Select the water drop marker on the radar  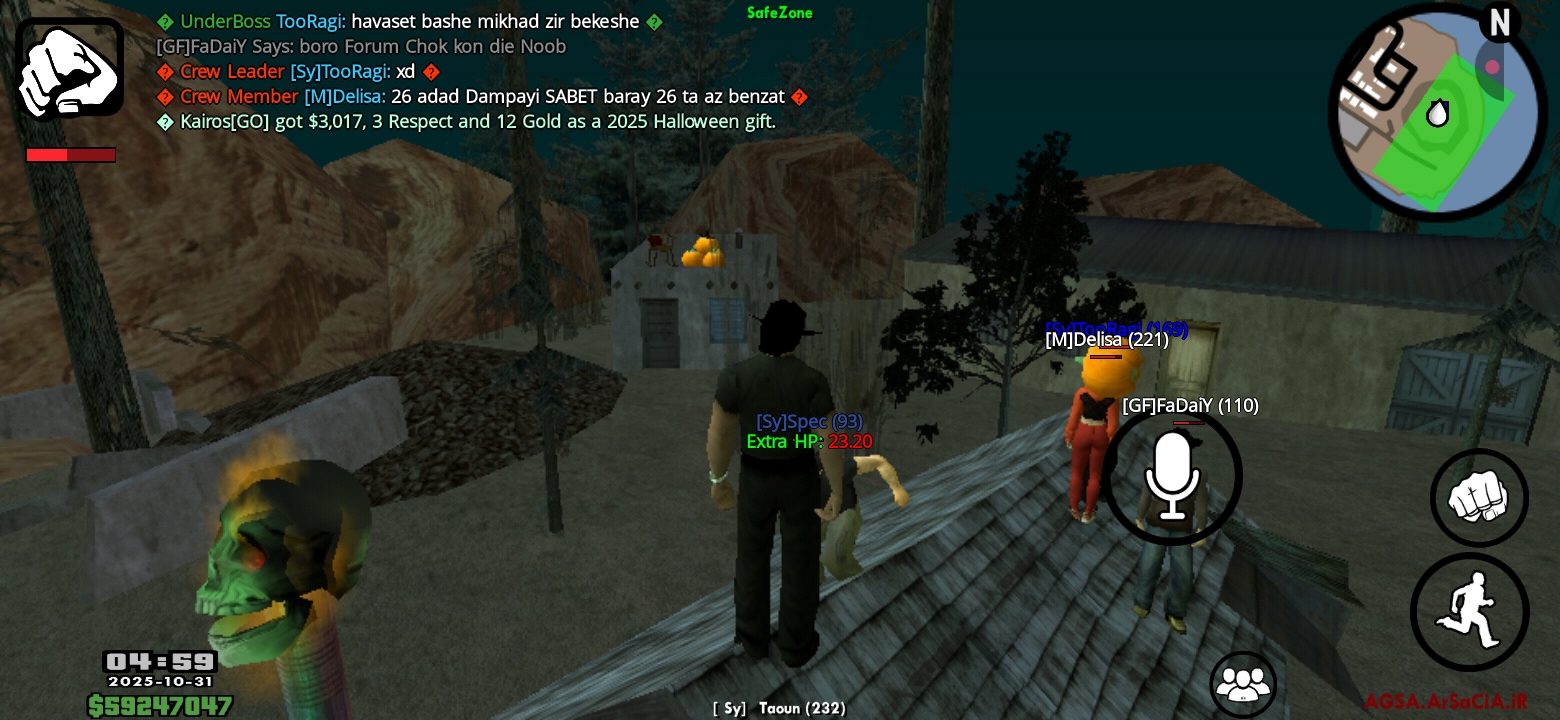1437,113
